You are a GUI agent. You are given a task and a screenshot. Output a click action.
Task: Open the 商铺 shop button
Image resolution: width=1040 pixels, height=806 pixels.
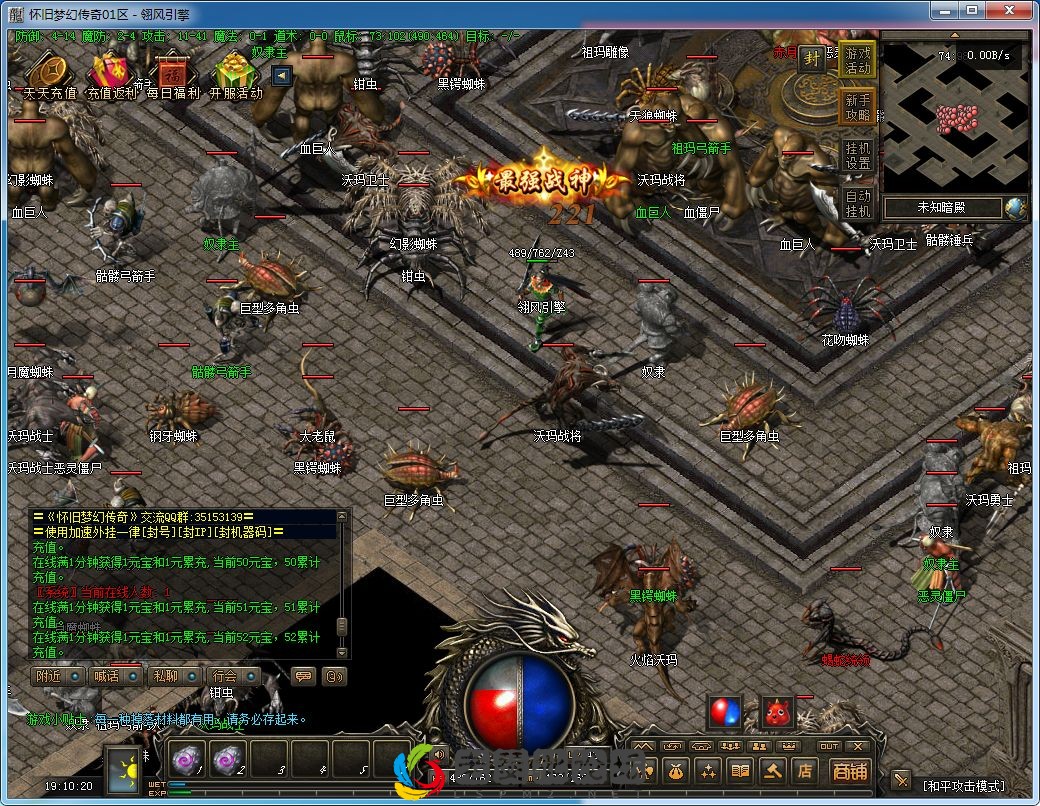point(850,771)
